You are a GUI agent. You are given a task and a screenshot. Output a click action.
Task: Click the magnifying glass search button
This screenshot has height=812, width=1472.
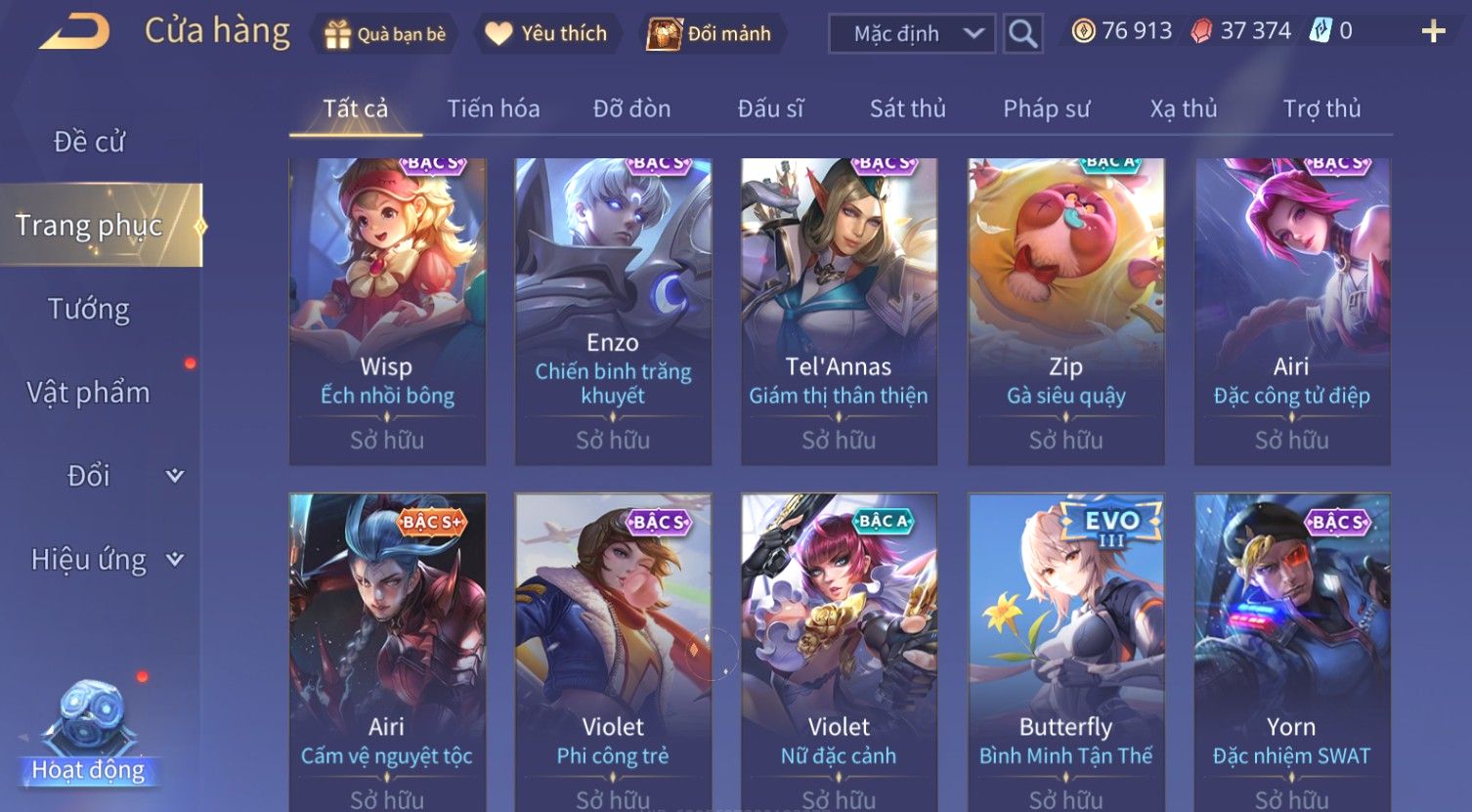point(1022,34)
